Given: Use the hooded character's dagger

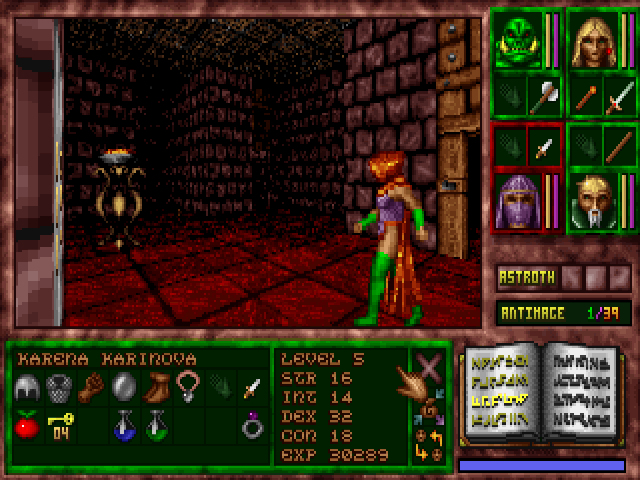Looking at the screenshot, I should 543,145.
